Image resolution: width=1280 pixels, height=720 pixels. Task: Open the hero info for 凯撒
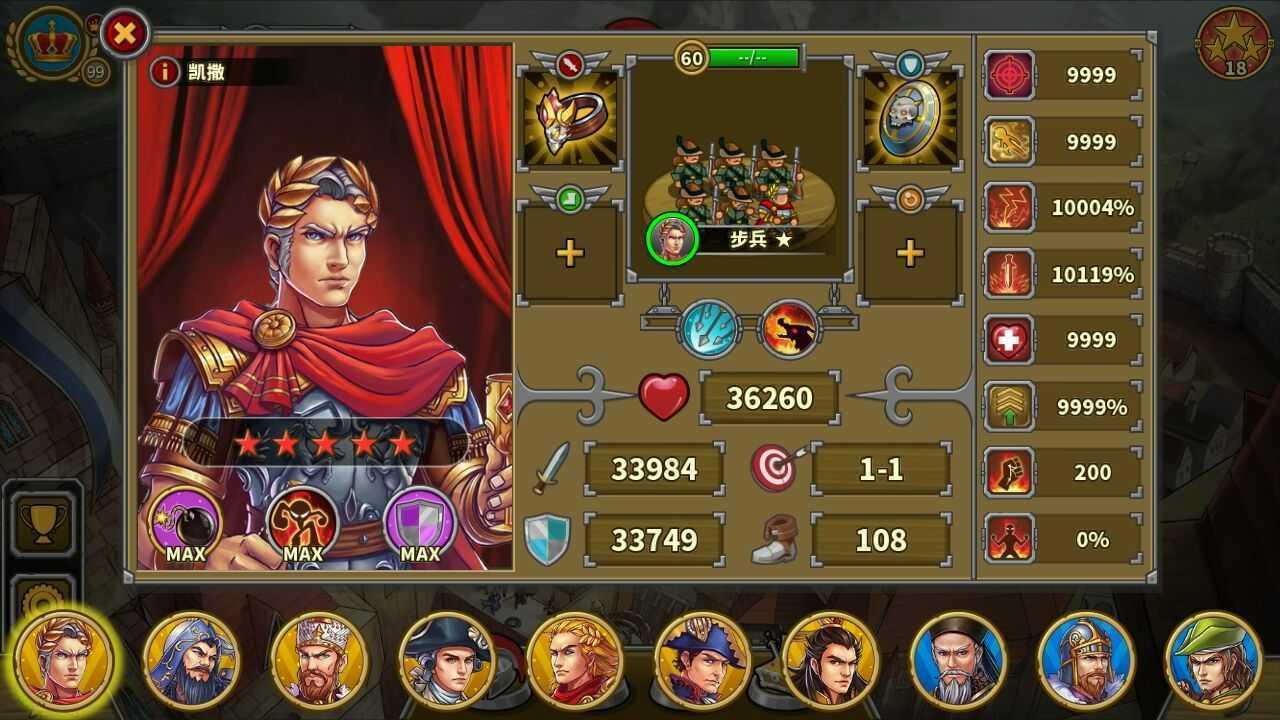point(164,71)
